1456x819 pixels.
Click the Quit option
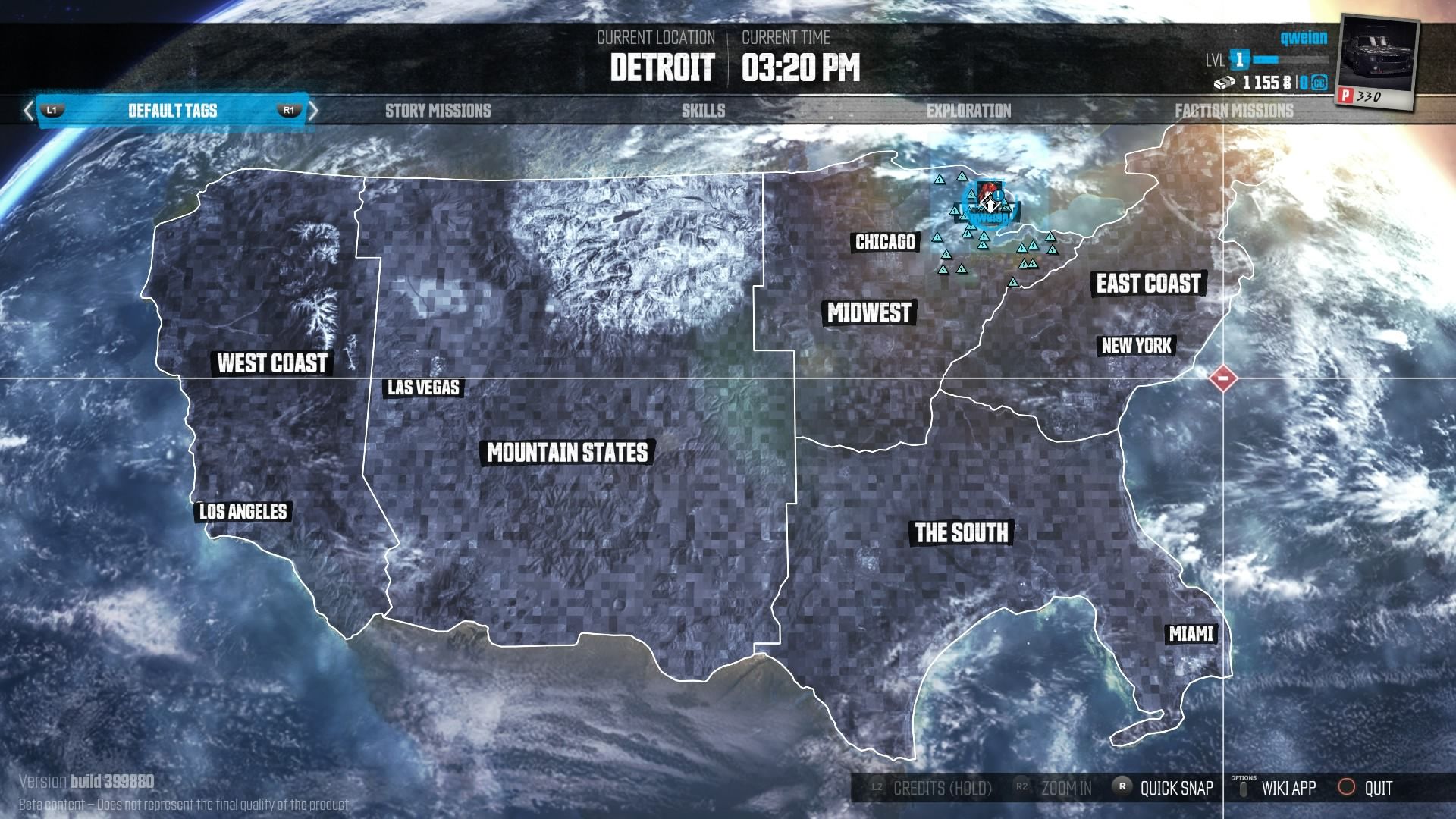[x=1366, y=788]
